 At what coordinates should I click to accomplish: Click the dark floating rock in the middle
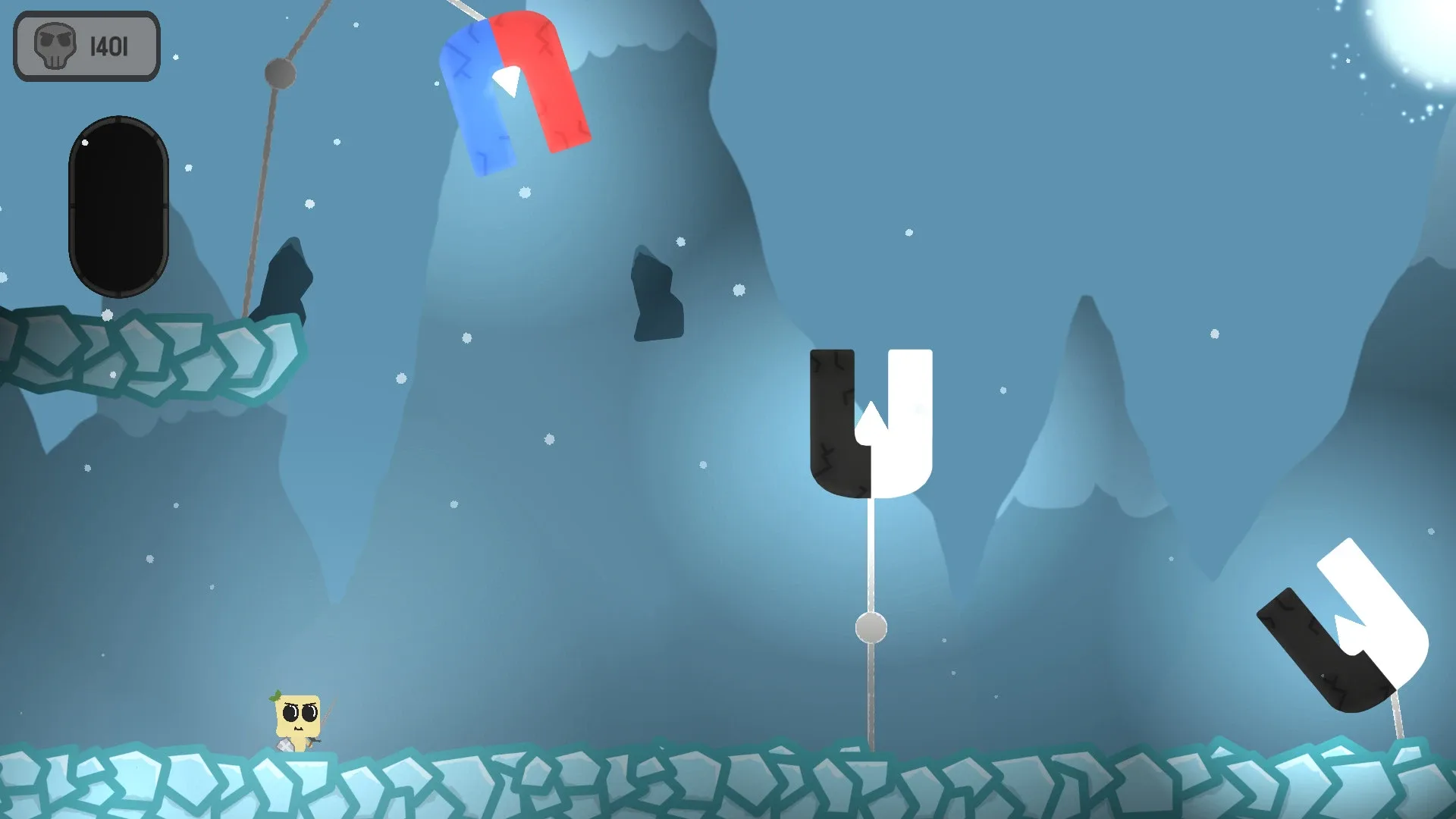(656, 296)
